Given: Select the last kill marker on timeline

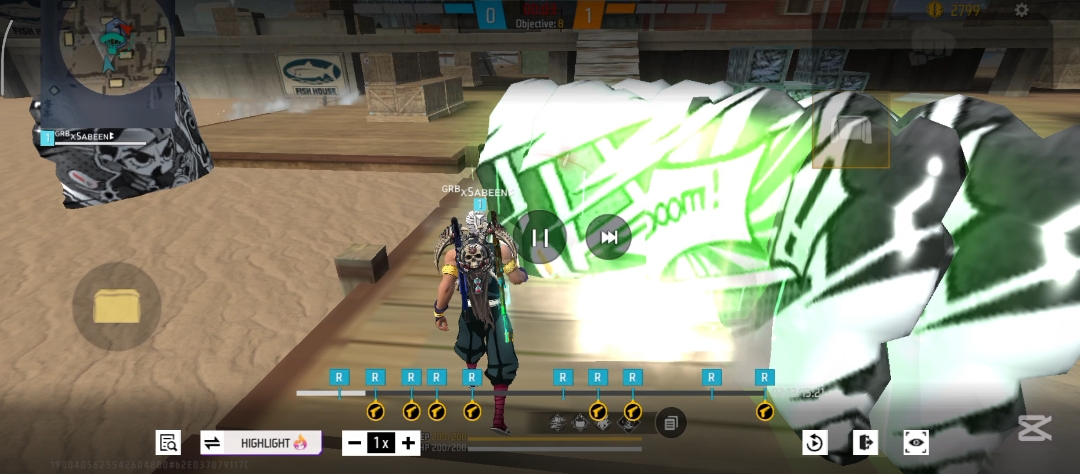Looking at the screenshot, I should point(765,411).
